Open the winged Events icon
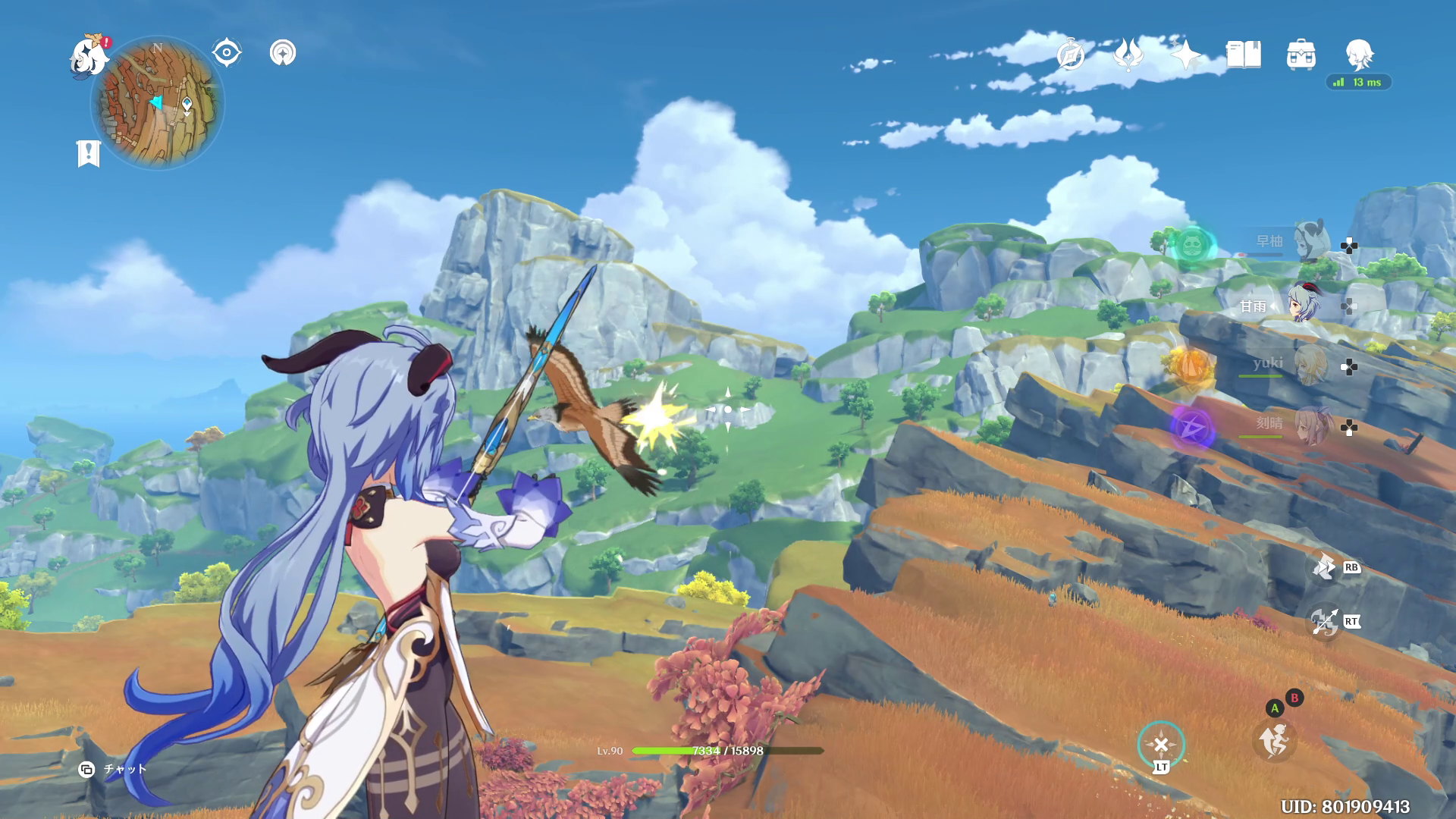The height and width of the screenshot is (819, 1456). click(1128, 55)
